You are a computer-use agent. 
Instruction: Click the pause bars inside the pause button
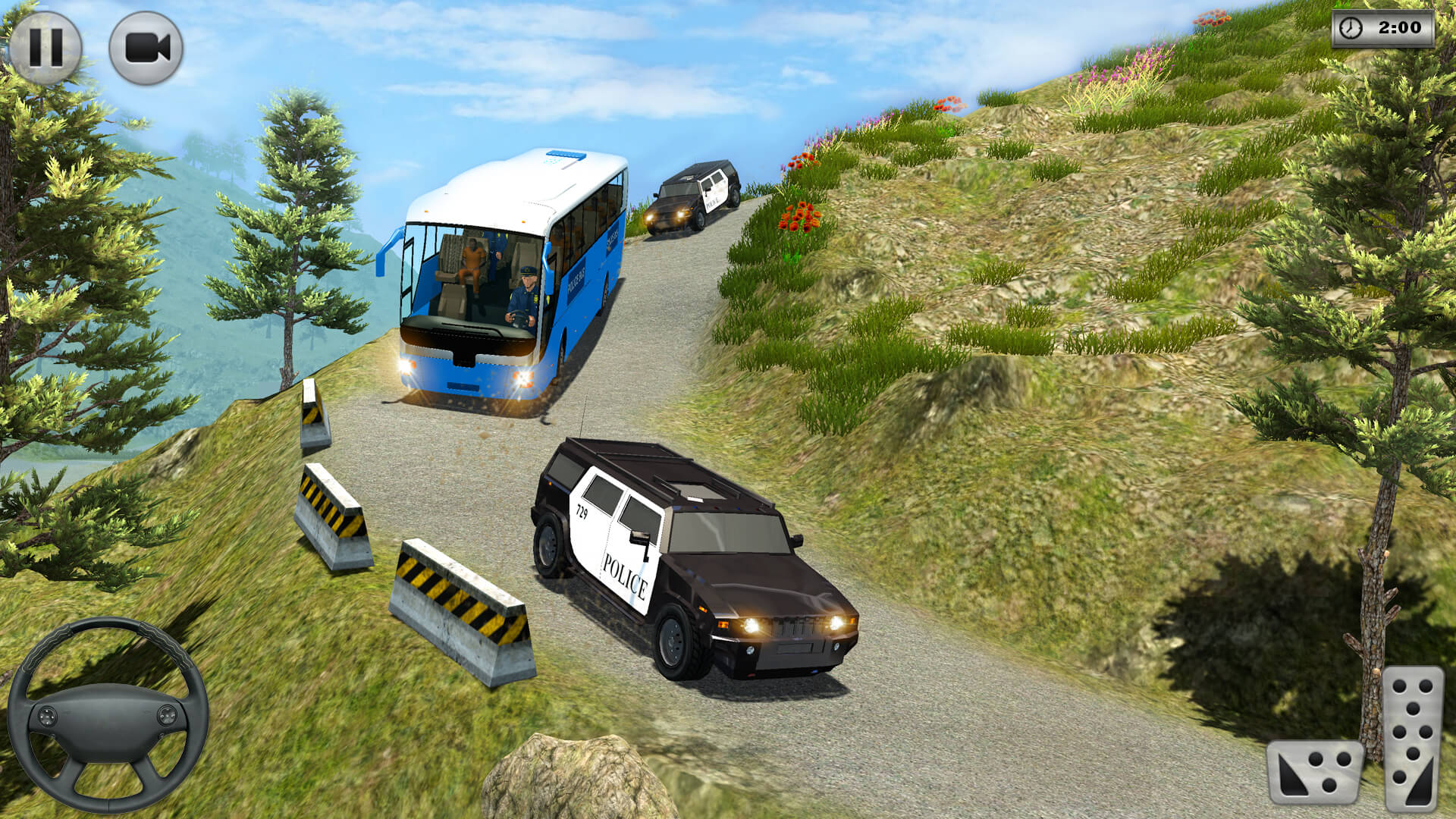(x=47, y=47)
